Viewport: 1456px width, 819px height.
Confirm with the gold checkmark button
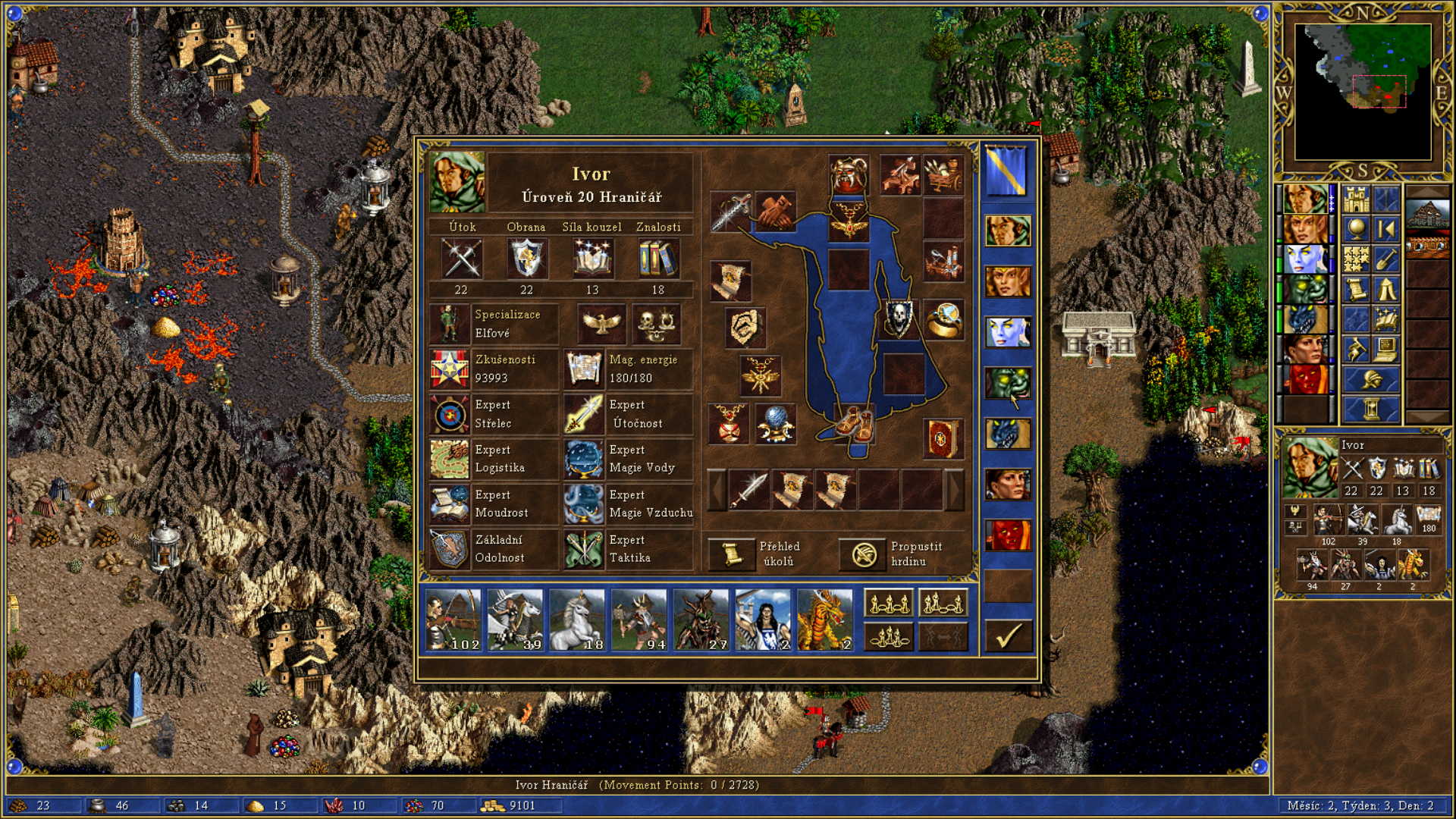[1008, 635]
